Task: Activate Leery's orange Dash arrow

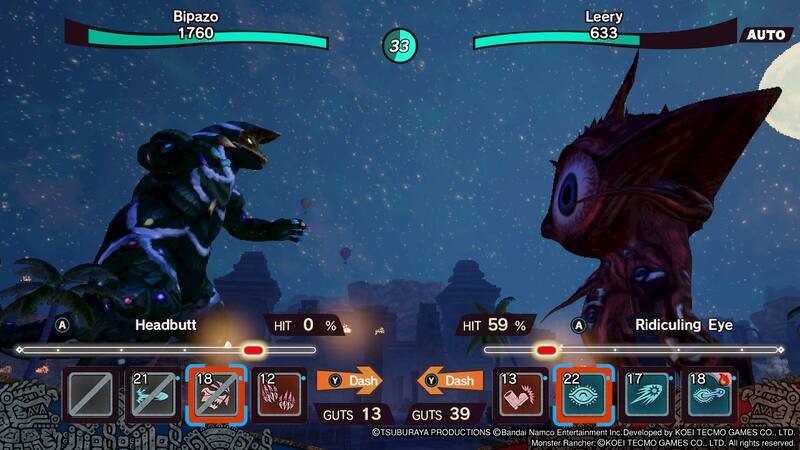Action: tap(450, 381)
